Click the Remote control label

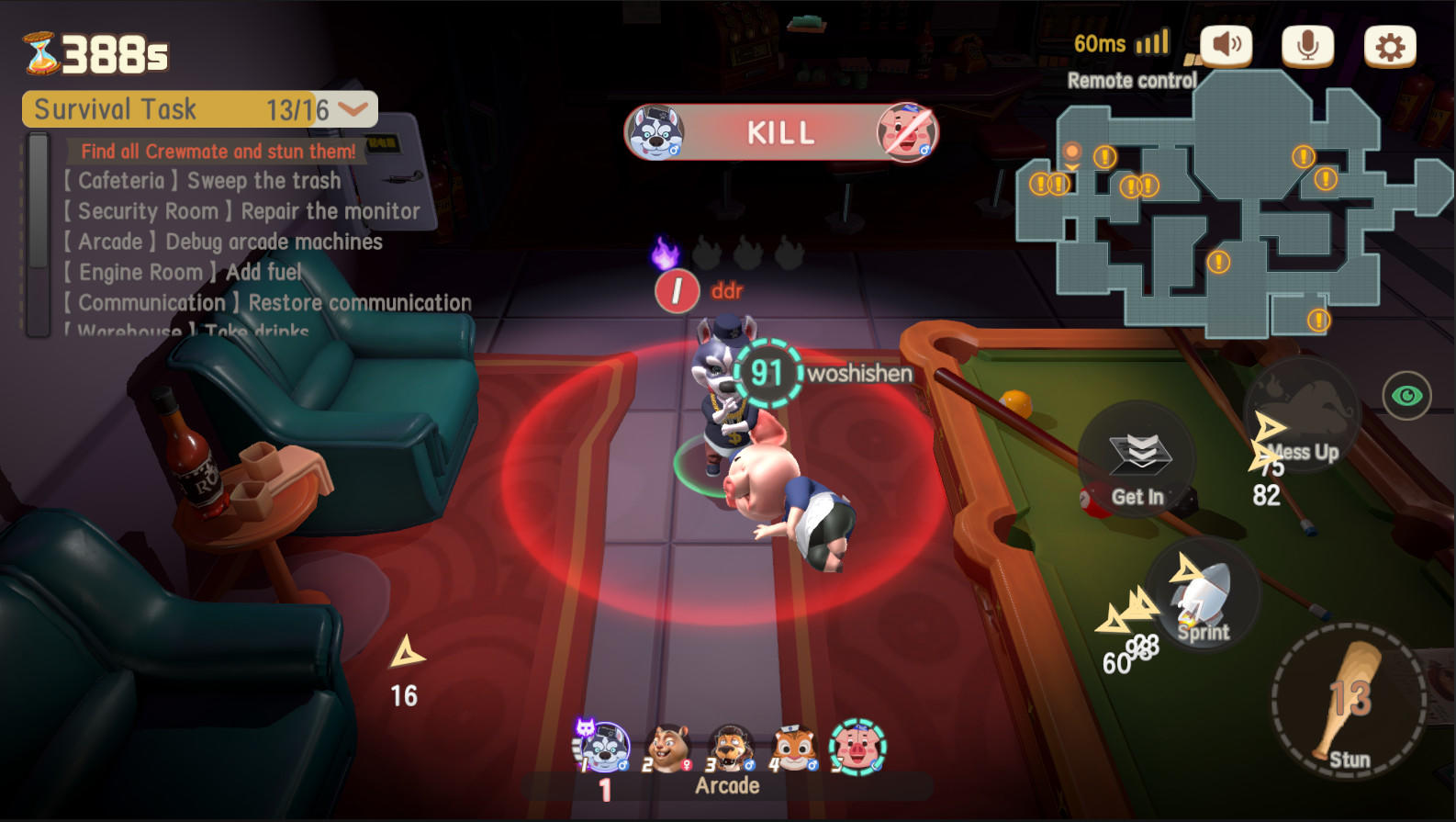(x=1131, y=80)
